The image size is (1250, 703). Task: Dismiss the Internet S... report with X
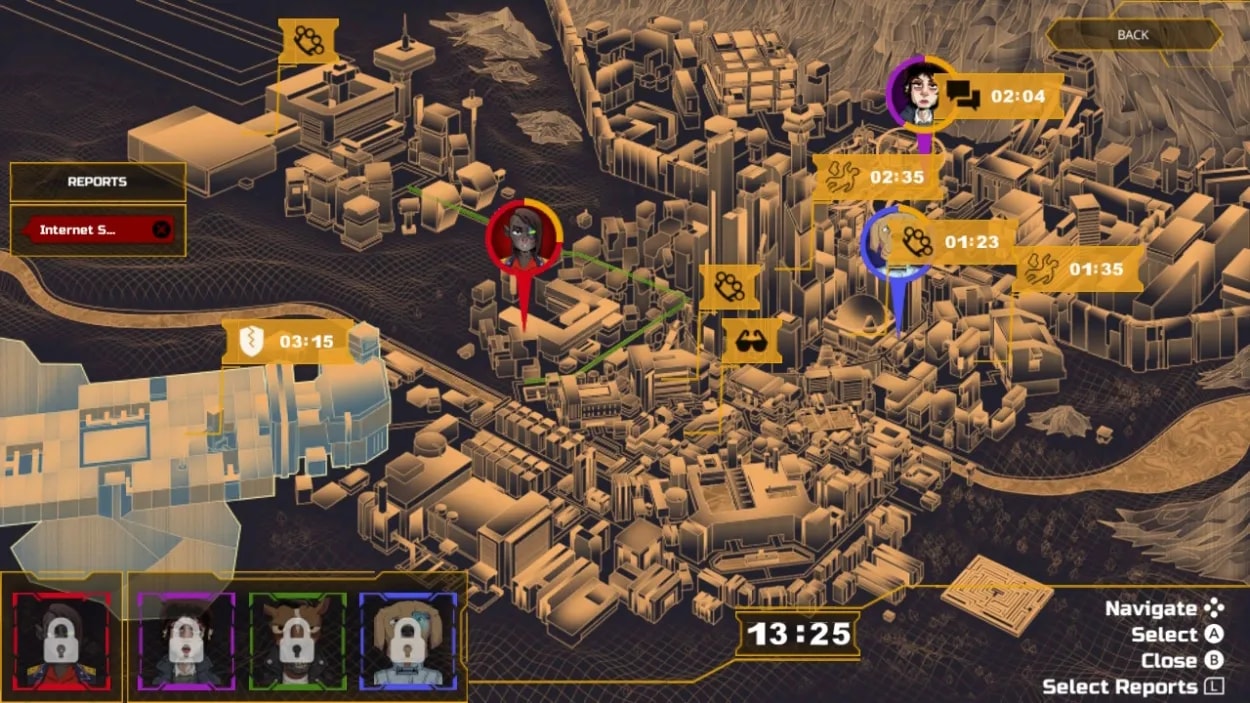(x=161, y=230)
